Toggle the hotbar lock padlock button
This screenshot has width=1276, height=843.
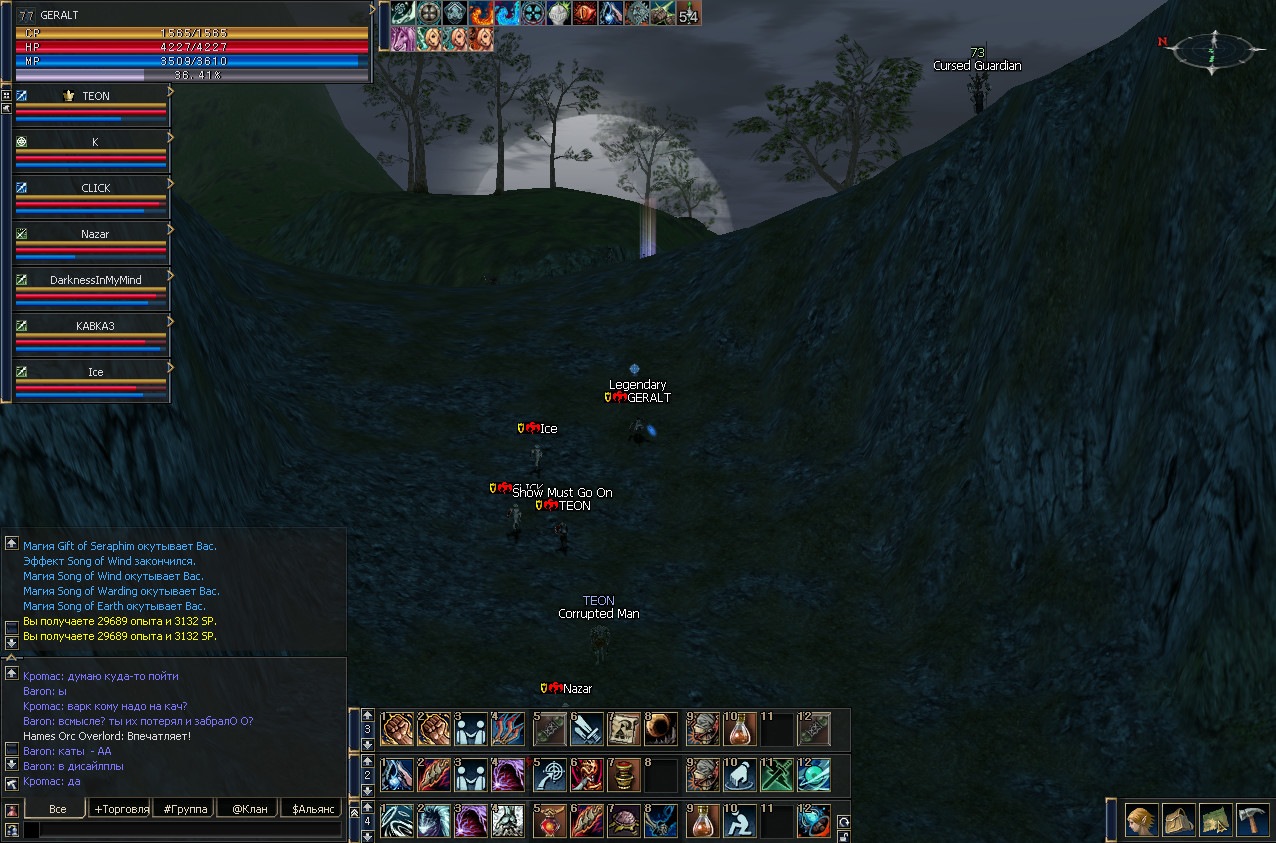point(845,836)
